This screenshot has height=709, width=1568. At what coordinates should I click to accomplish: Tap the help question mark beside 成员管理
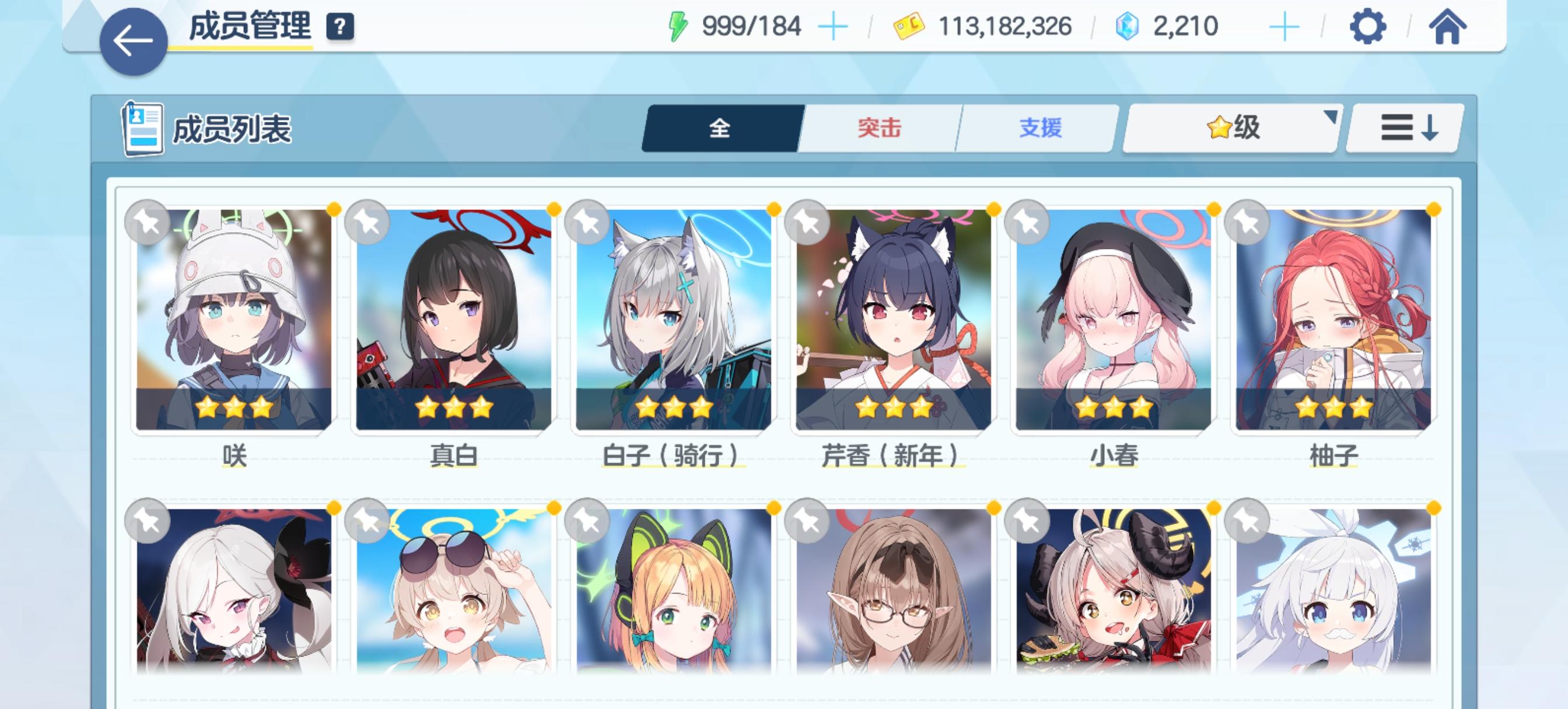point(341,26)
